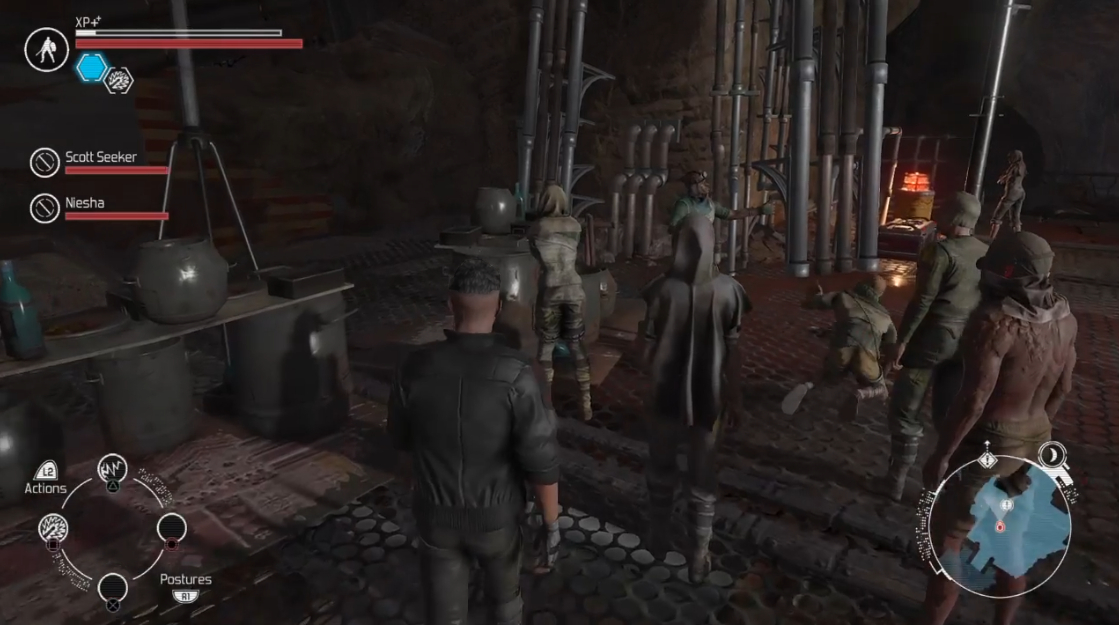Click the crescent moon time-of-day icon

[1051, 456]
